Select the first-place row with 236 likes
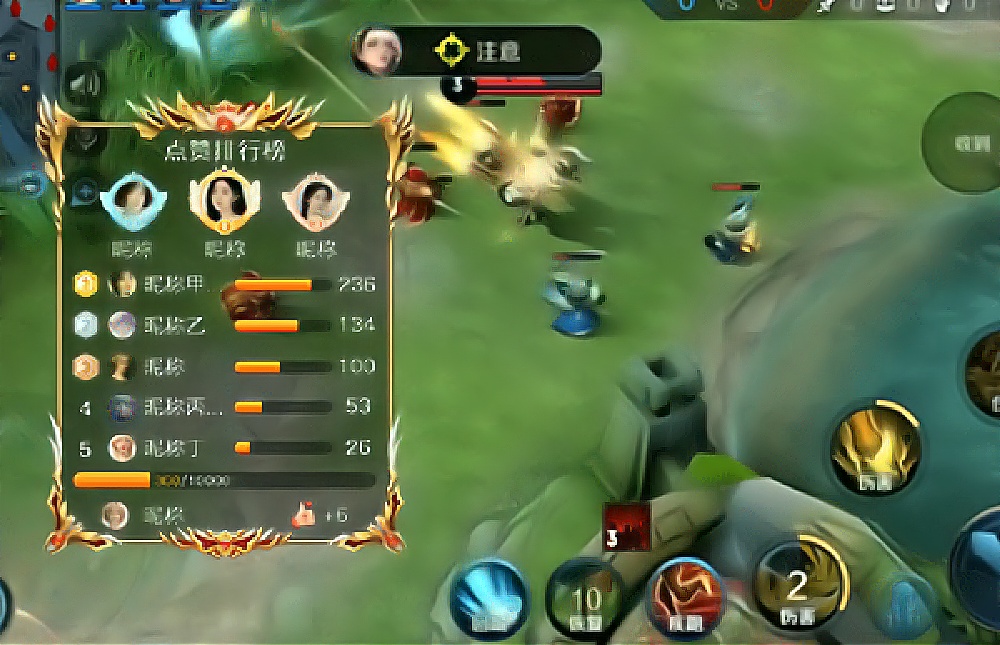The width and height of the screenshot is (1000, 645). (x=225, y=285)
